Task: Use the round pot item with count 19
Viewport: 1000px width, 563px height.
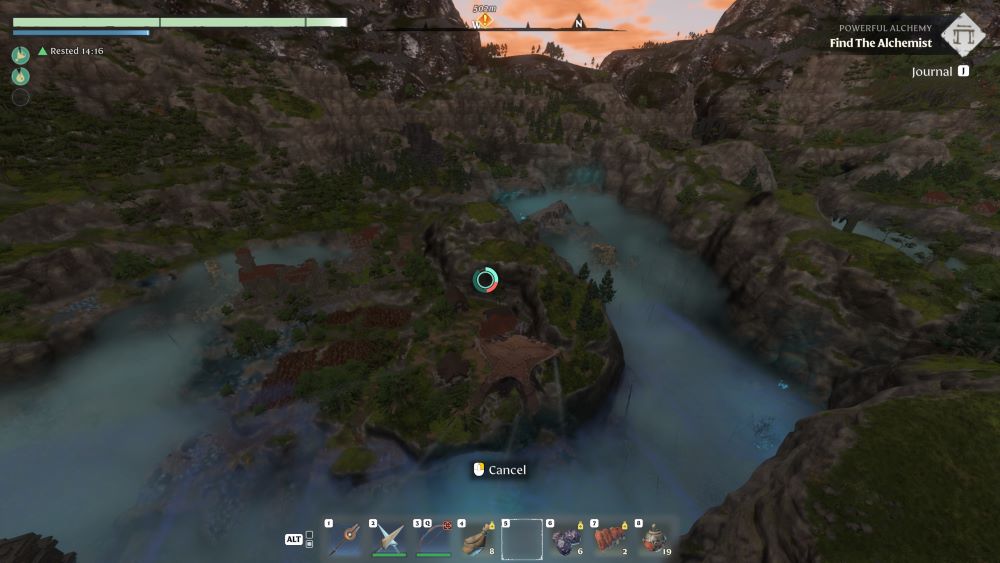Action: 653,538
